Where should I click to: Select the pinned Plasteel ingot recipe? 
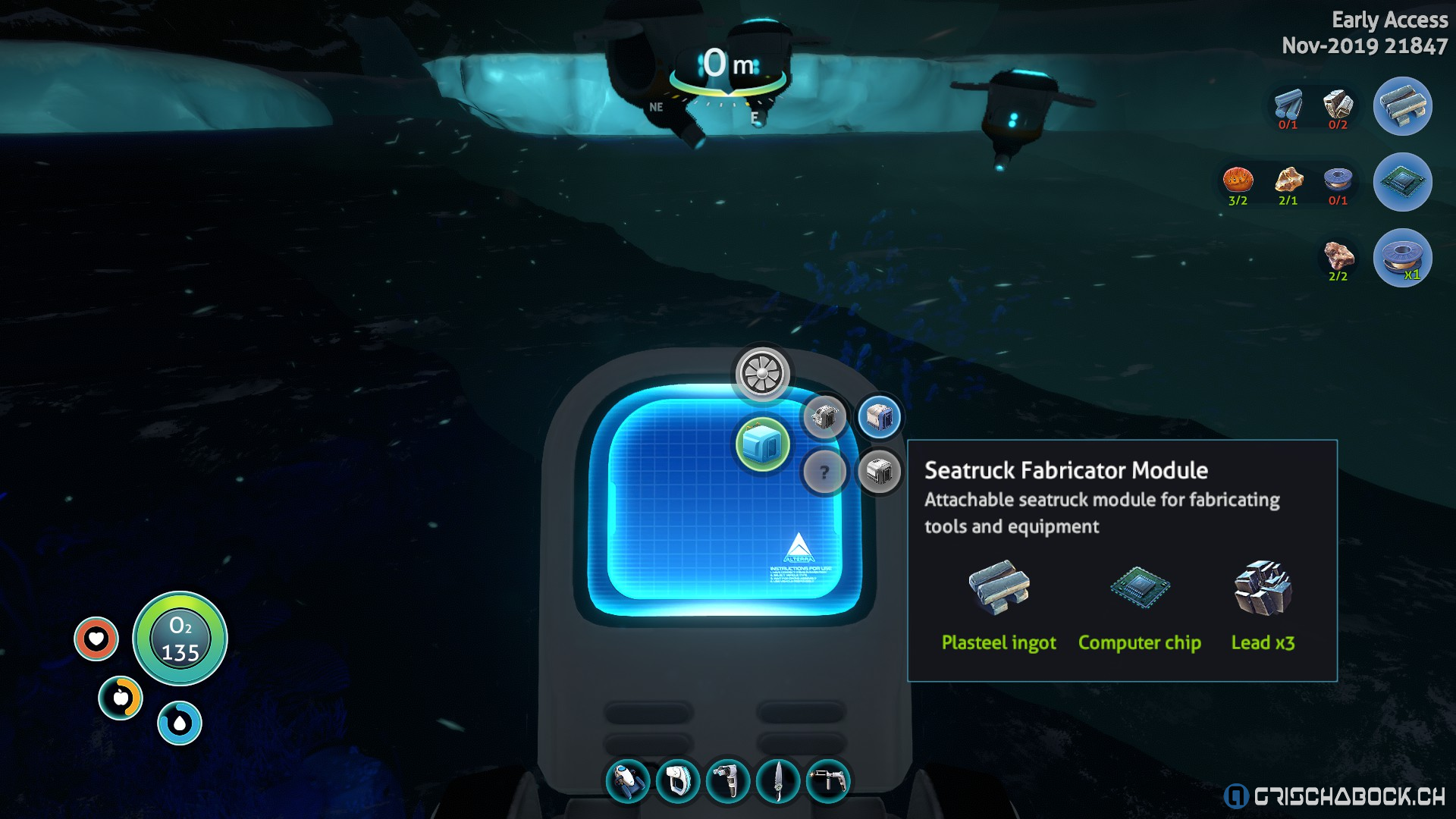tap(1402, 106)
